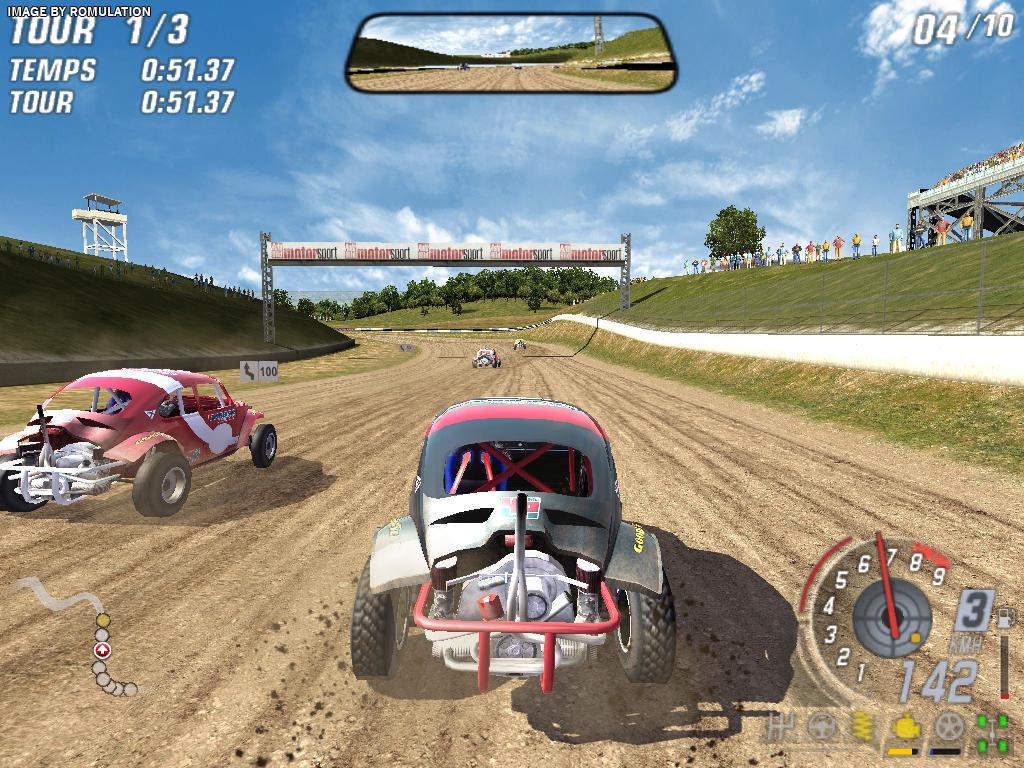Click the rear-view mirror display

(510, 53)
